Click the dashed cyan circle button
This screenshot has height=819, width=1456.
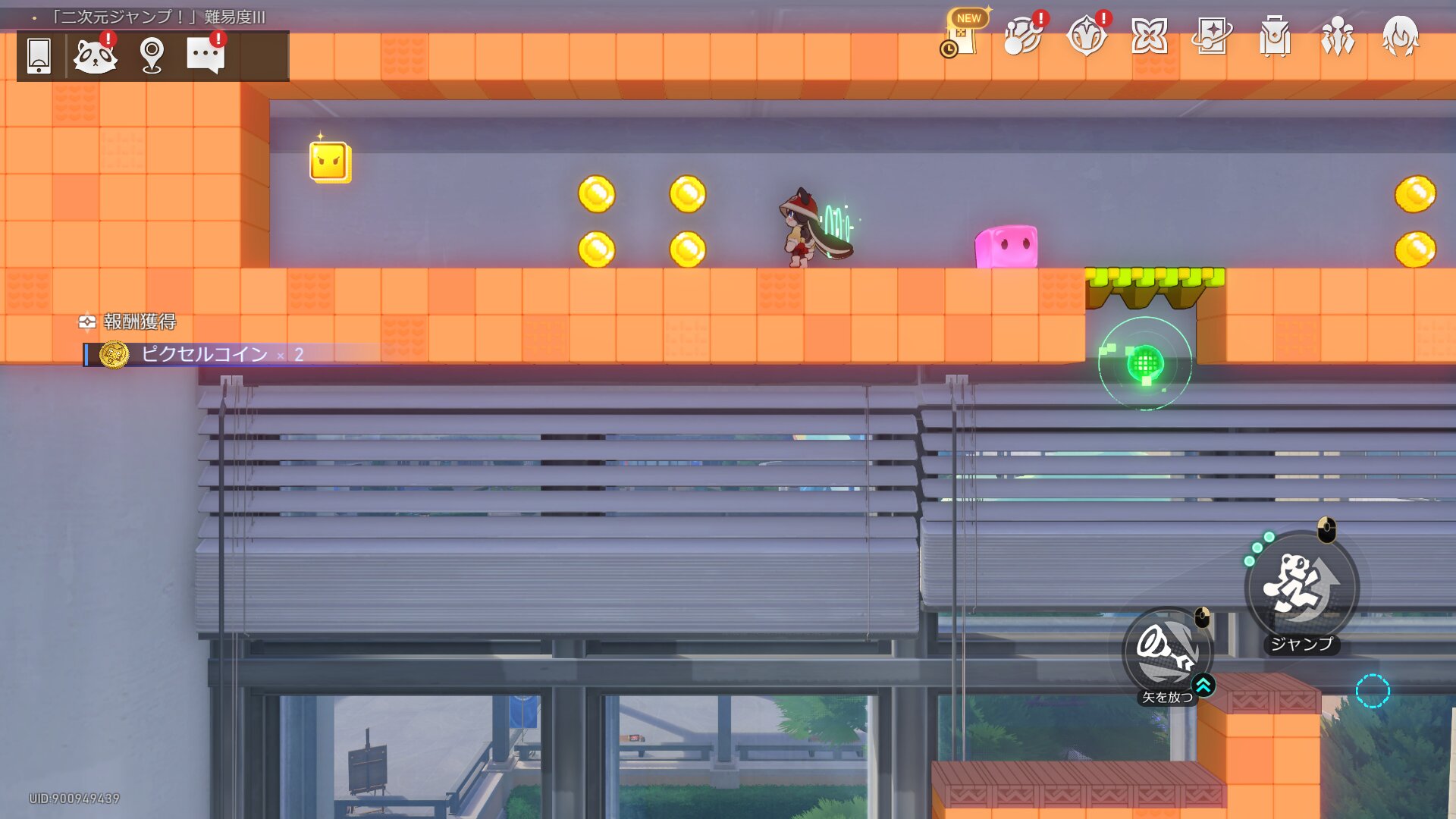pos(1373,691)
